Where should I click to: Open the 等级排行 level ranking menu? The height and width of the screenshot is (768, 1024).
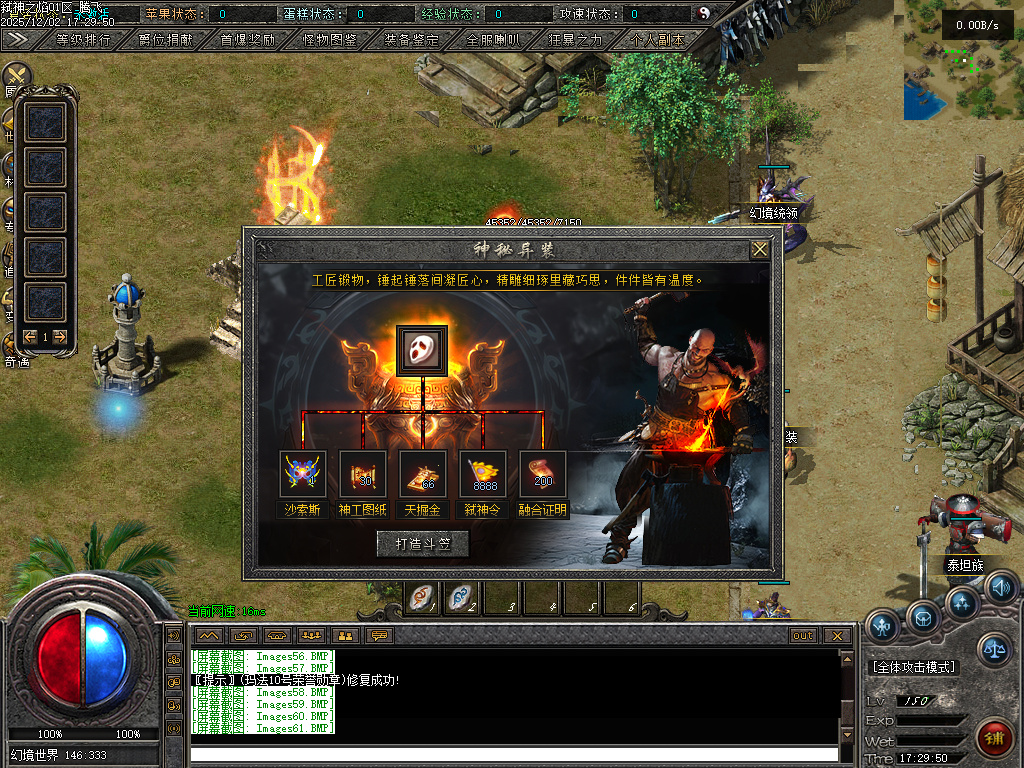tap(83, 40)
